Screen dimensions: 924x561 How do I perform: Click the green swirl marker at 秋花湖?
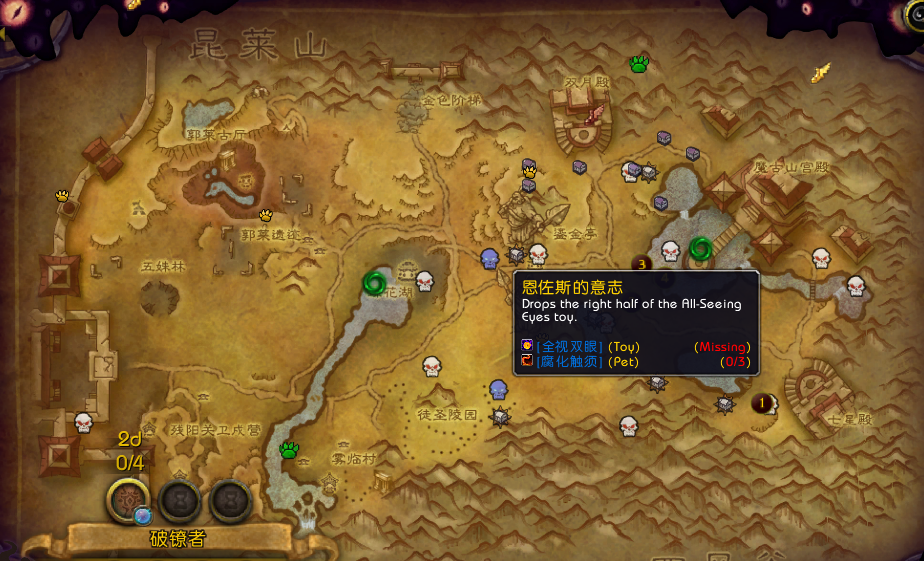(x=377, y=283)
